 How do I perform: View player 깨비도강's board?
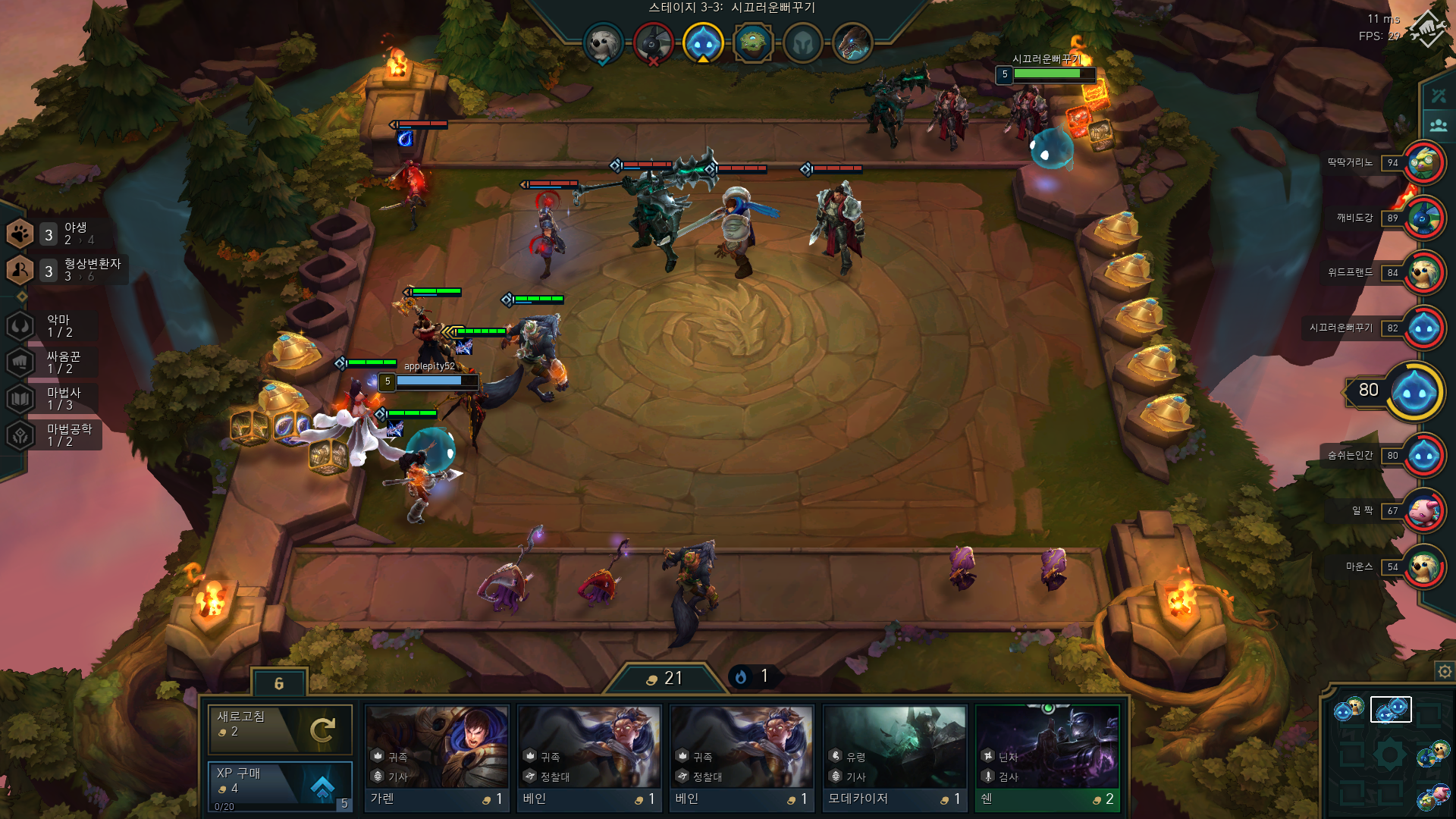coord(1423,218)
